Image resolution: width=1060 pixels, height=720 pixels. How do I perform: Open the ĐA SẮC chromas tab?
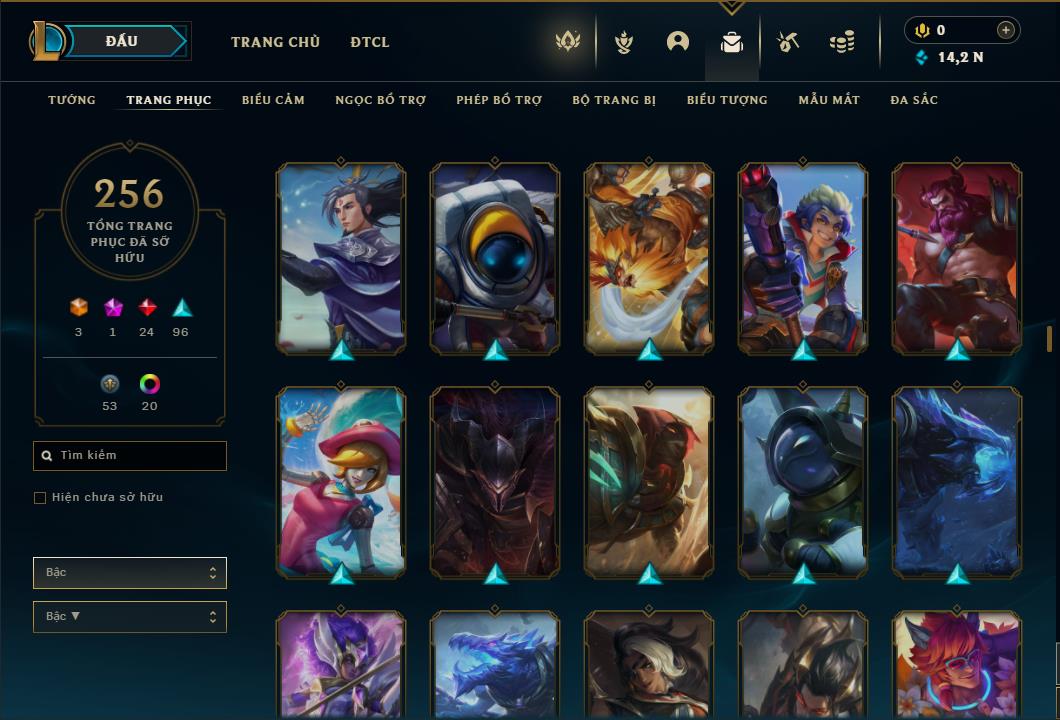coord(914,100)
